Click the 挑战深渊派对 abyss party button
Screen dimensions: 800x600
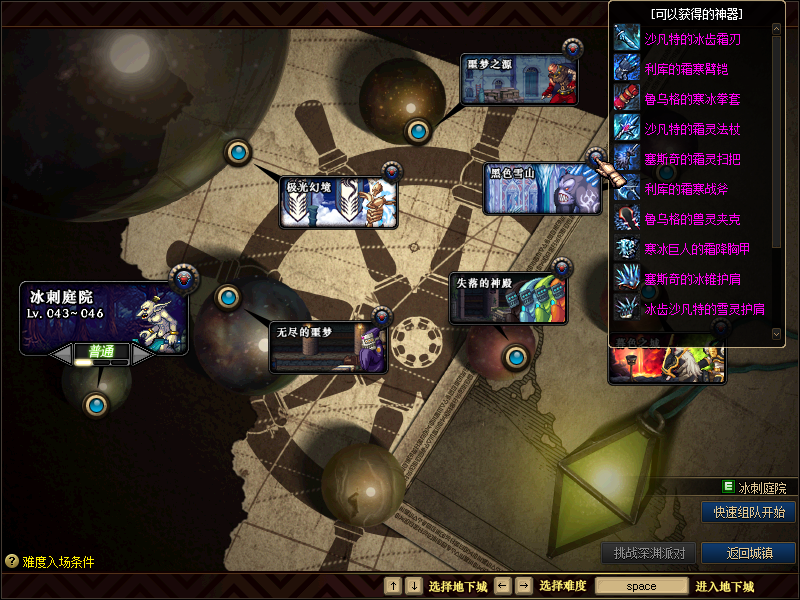pyautogui.click(x=648, y=553)
